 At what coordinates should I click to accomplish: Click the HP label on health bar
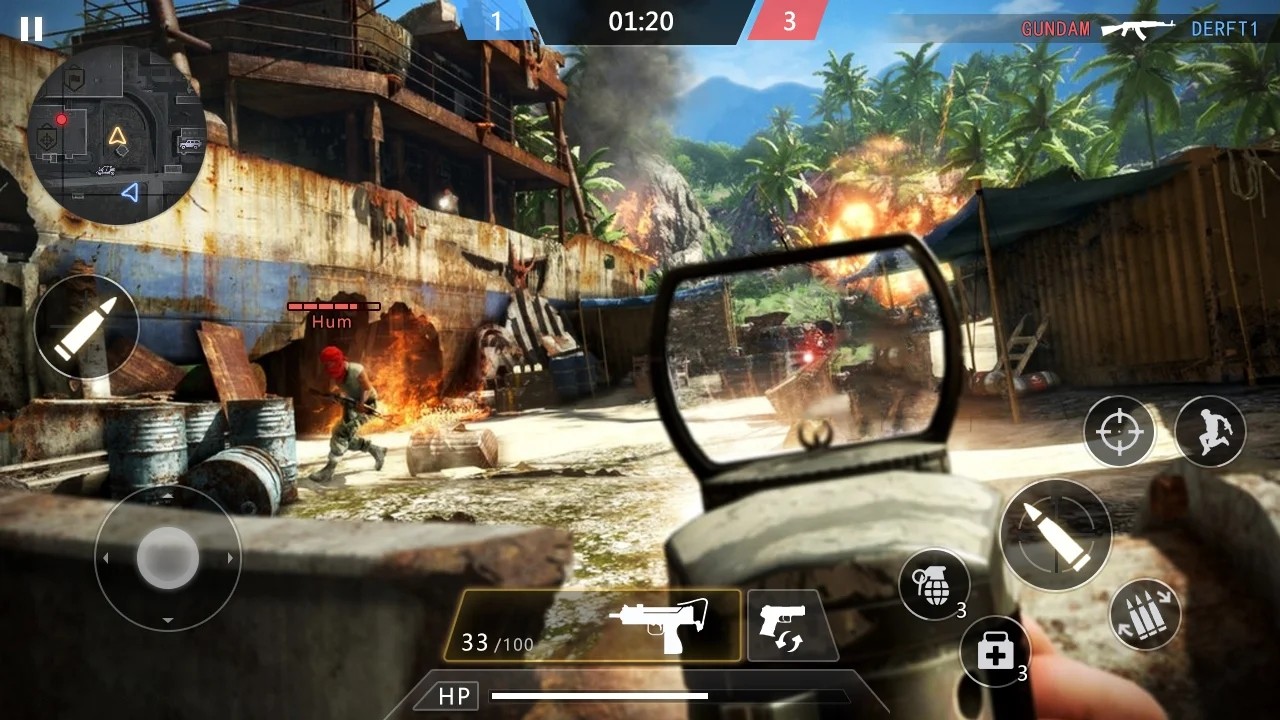452,694
